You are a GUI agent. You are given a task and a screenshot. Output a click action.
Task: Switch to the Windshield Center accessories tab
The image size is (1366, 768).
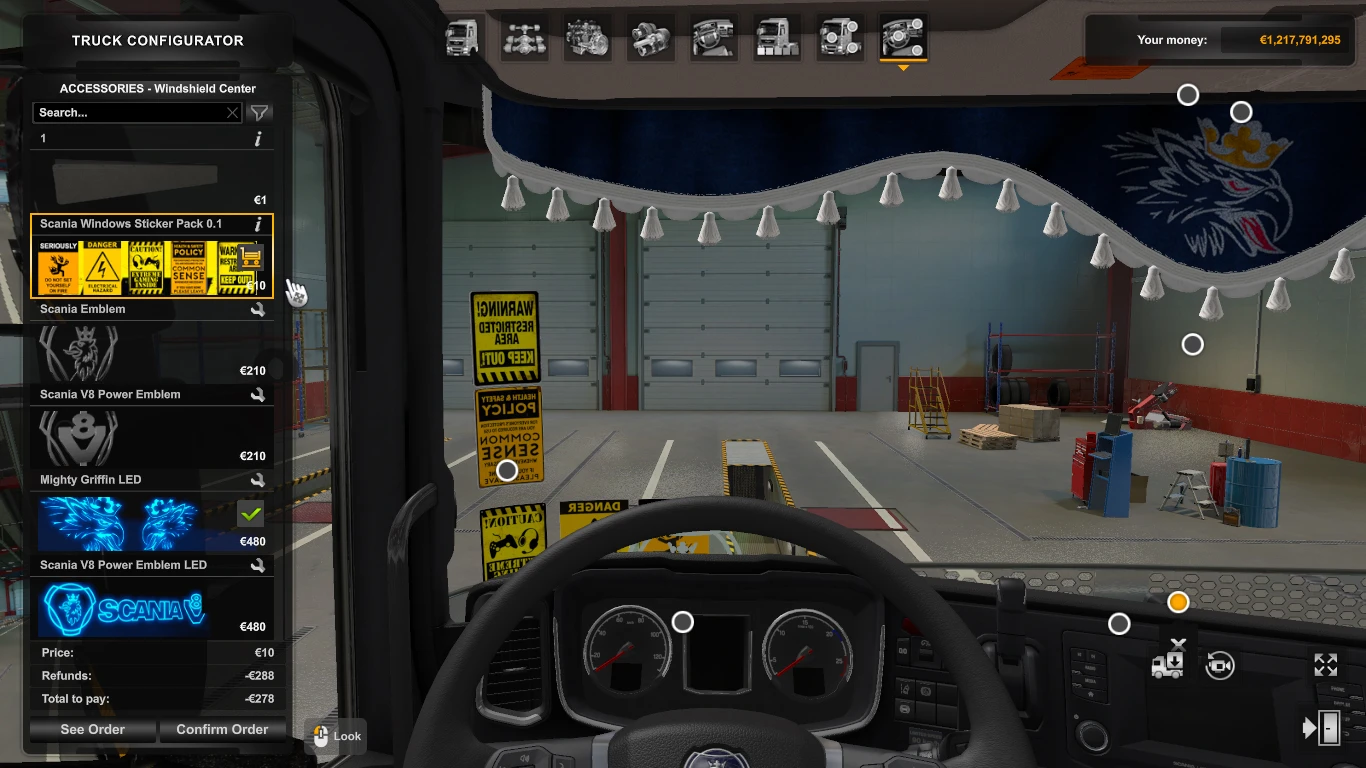click(903, 37)
